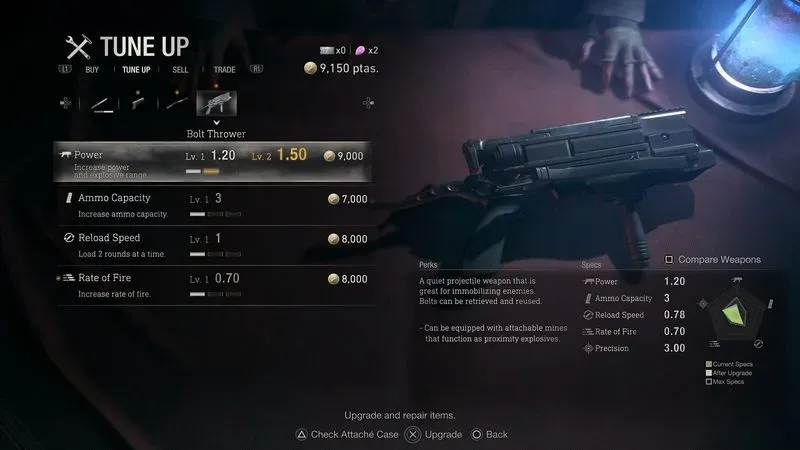The height and width of the screenshot is (450, 800).
Task: Select the knife weapon thumbnail
Action: coord(101,103)
